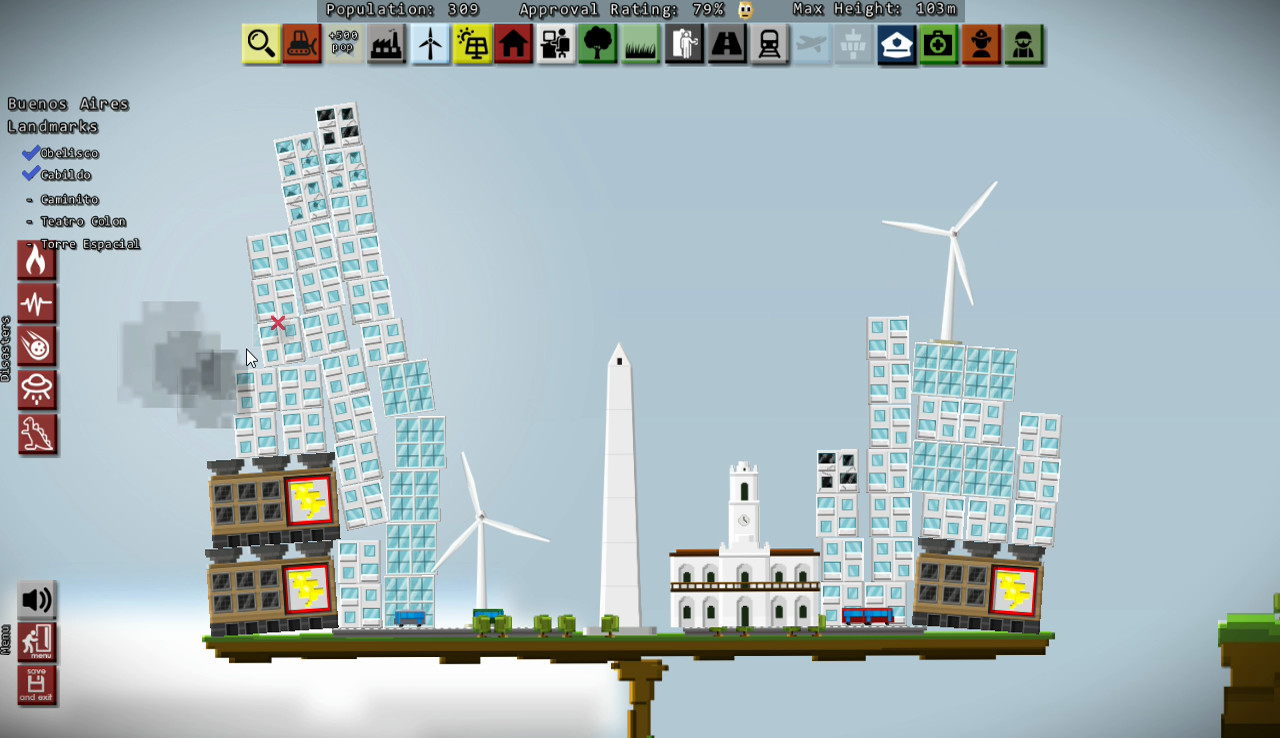Expand the Disasters side panel
Image resolution: width=1280 pixels, height=738 pixels.
[x=8, y=350]
